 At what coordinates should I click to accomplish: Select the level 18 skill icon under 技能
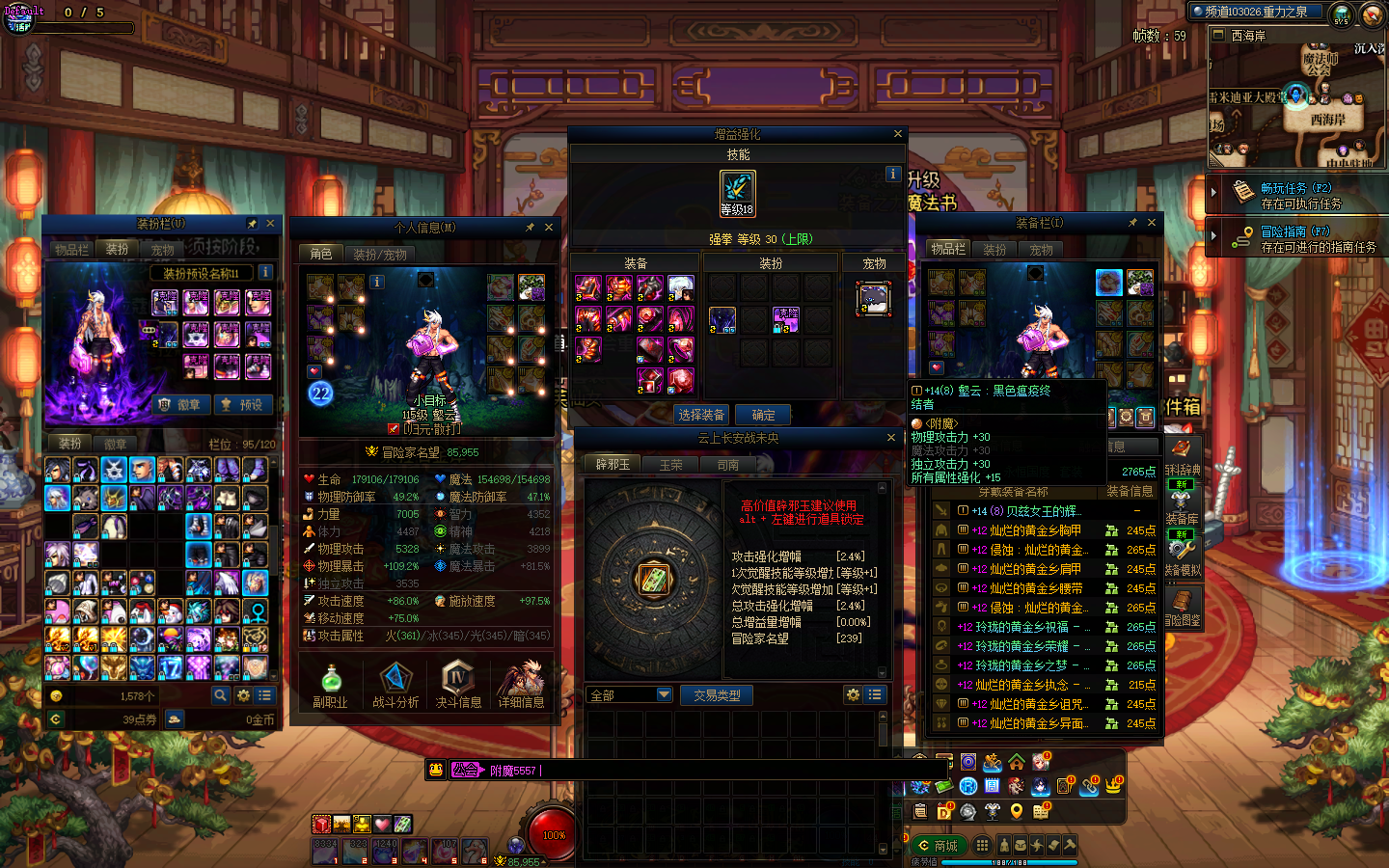[737, 193]
